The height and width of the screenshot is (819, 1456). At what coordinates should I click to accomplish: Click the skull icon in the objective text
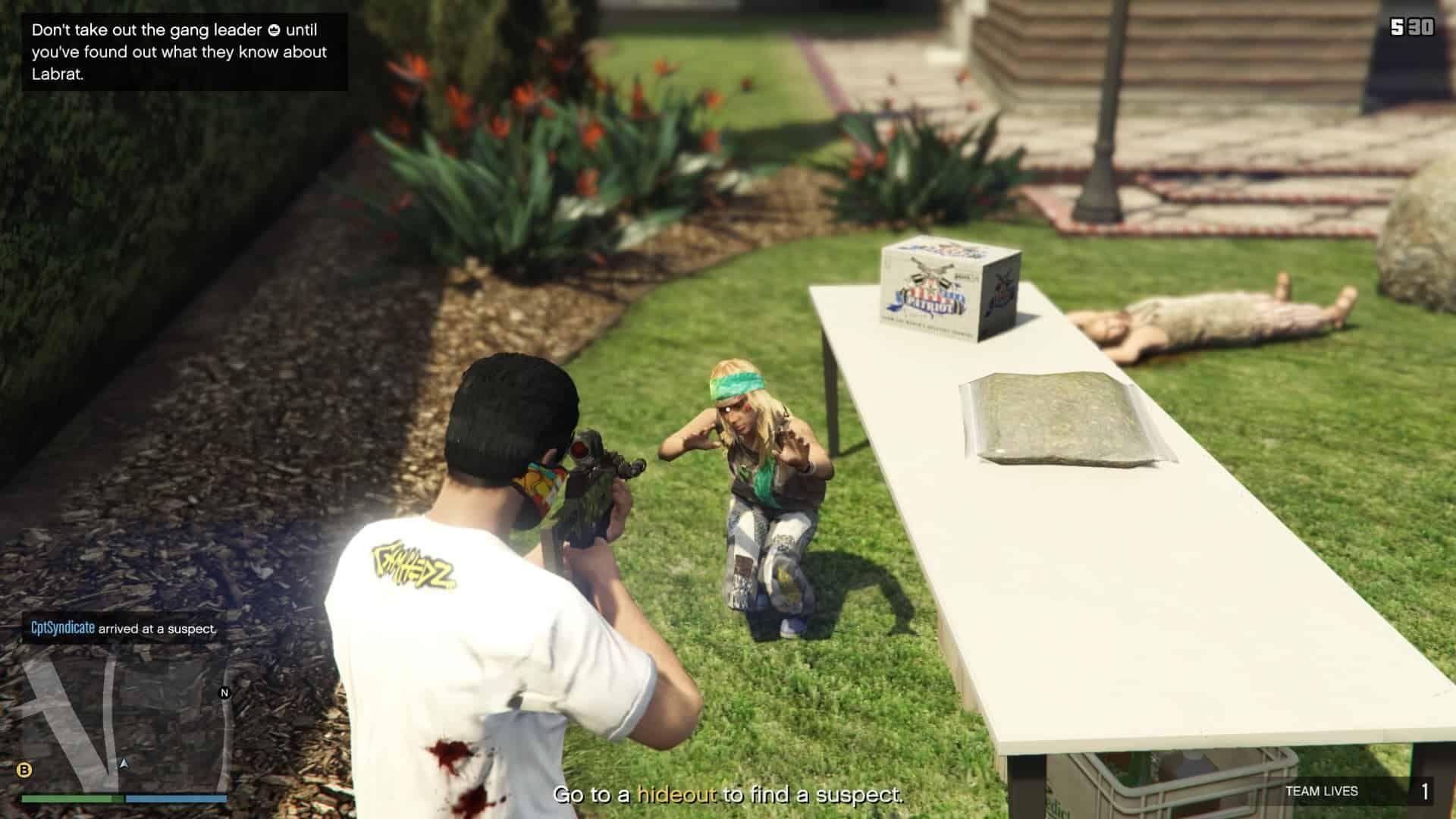click(x=275, y=31)
